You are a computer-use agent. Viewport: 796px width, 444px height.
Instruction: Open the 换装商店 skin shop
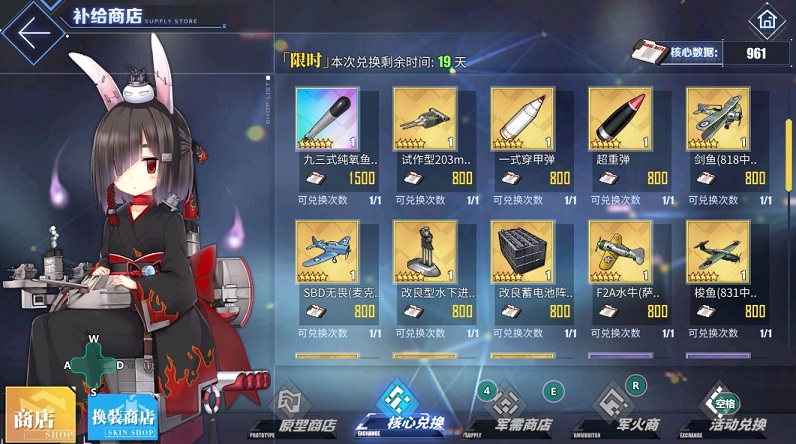coord(122,416)
